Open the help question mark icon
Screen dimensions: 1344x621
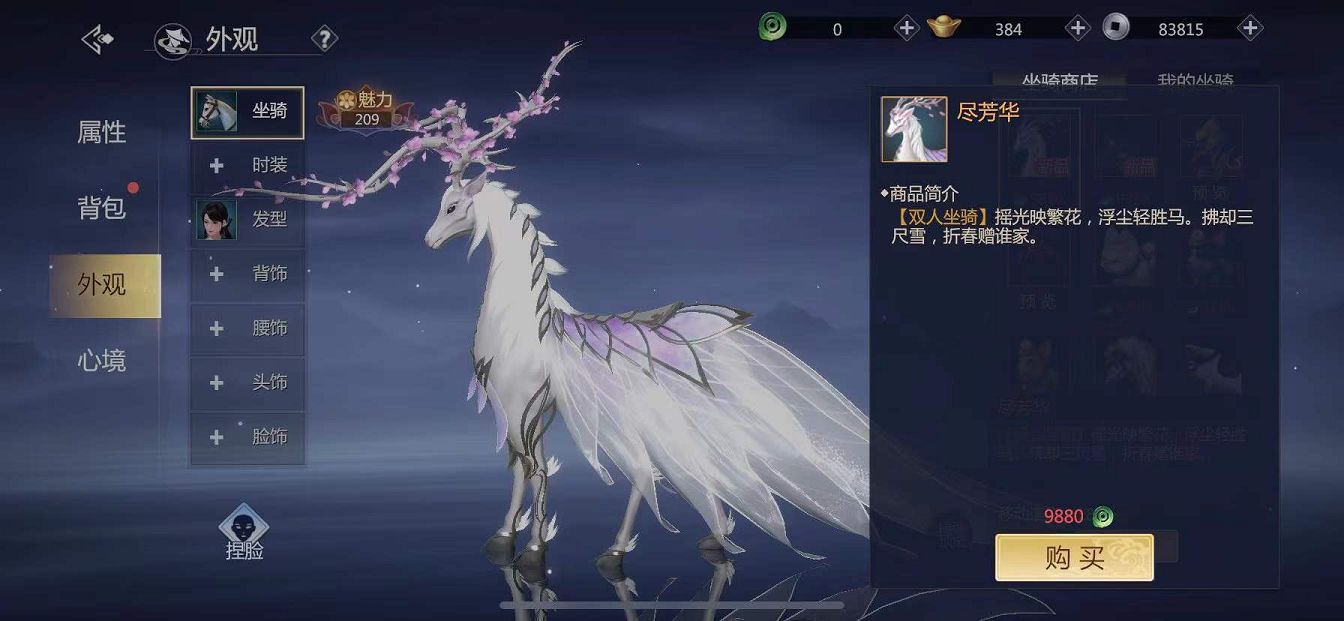coord(324,40)
